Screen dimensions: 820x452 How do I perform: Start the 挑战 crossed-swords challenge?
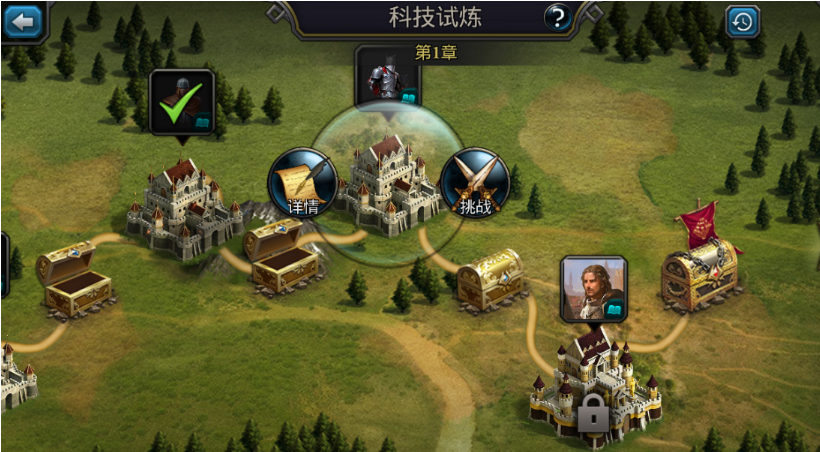[x=475, y=183]
